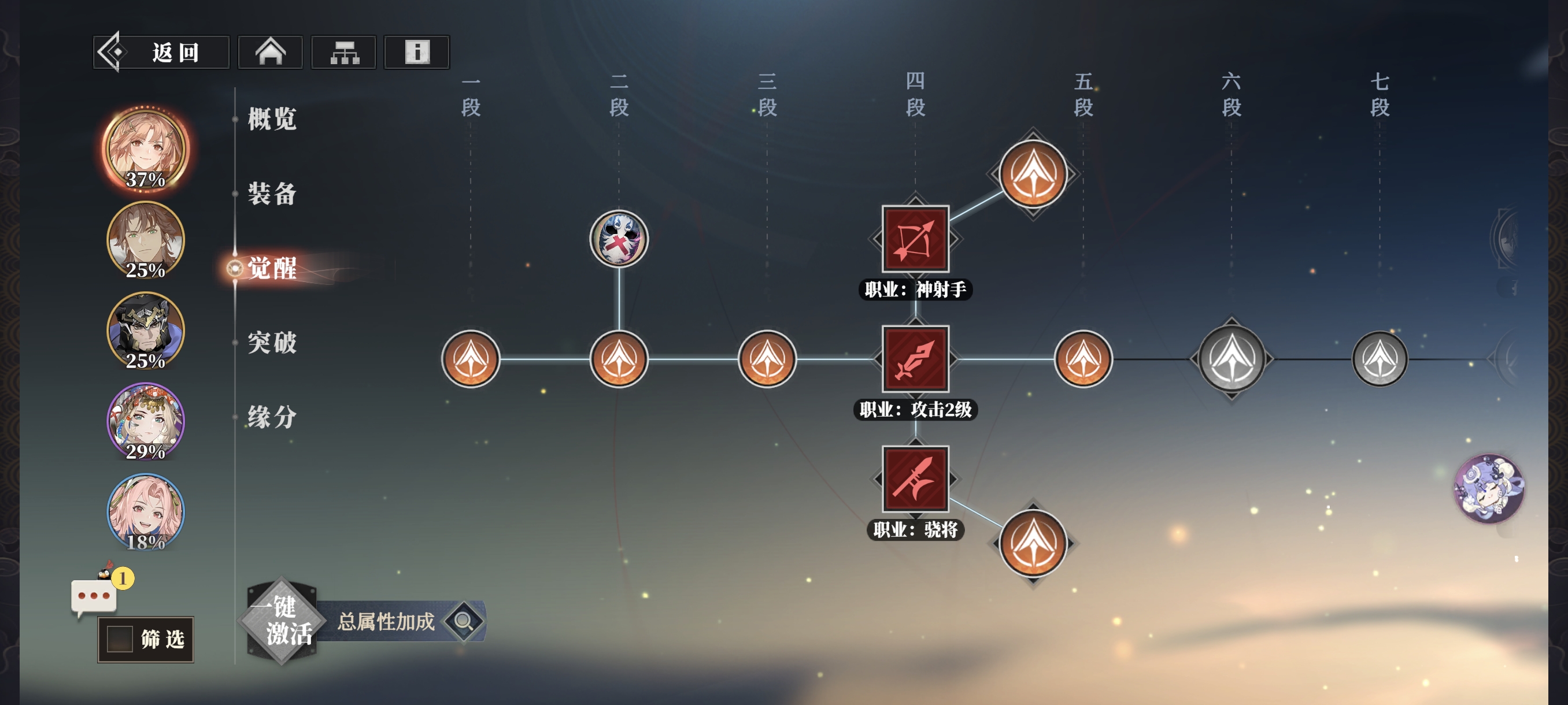
Task: Choose the 18% pink-haired hero portrait
Action: [x=146, y=512]
